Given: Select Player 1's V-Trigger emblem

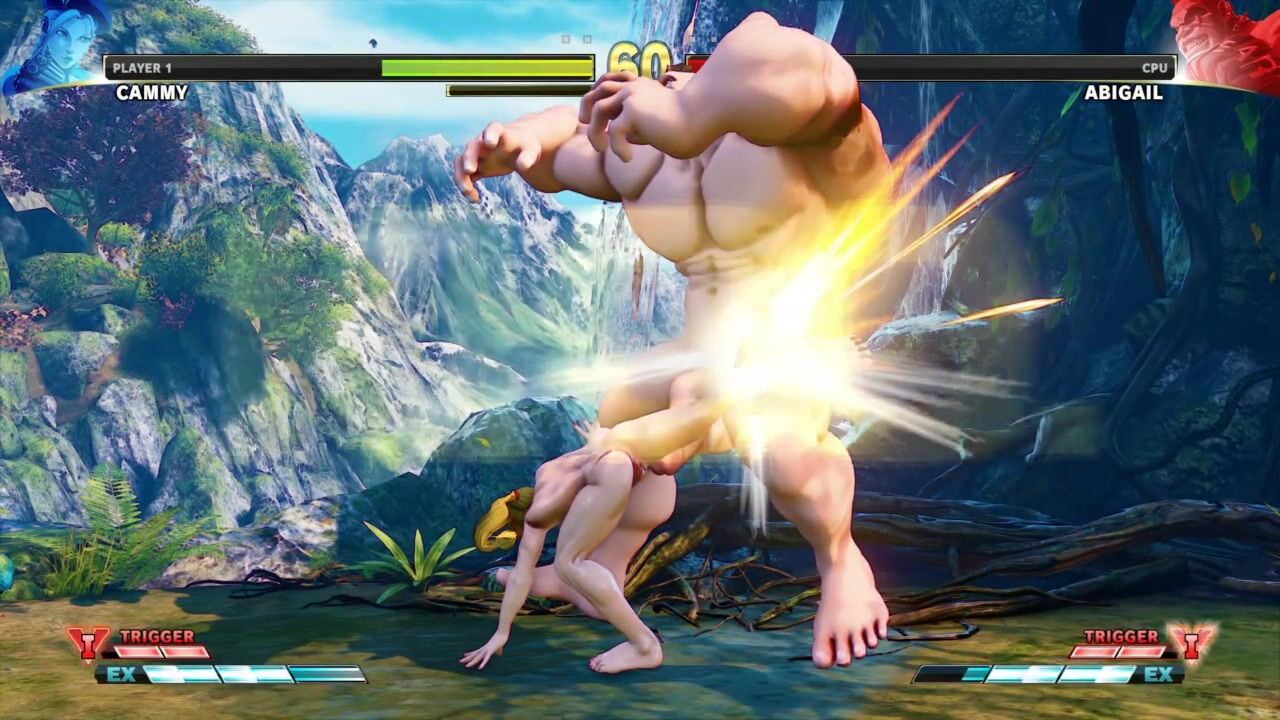Looking at the screenshot, I should point(88,643).
